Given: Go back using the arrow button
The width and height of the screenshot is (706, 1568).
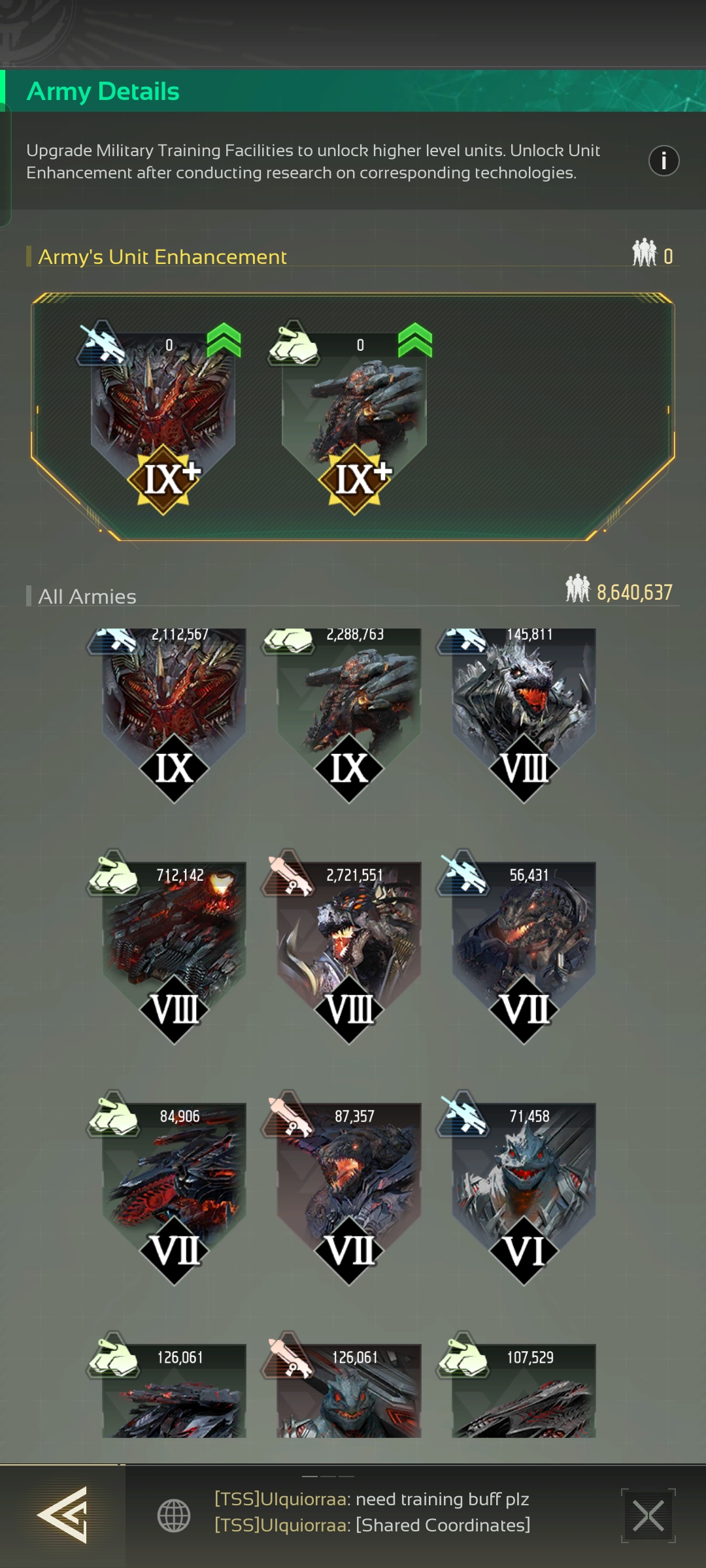Looking at the screenshot, I should click(62, 1514).
